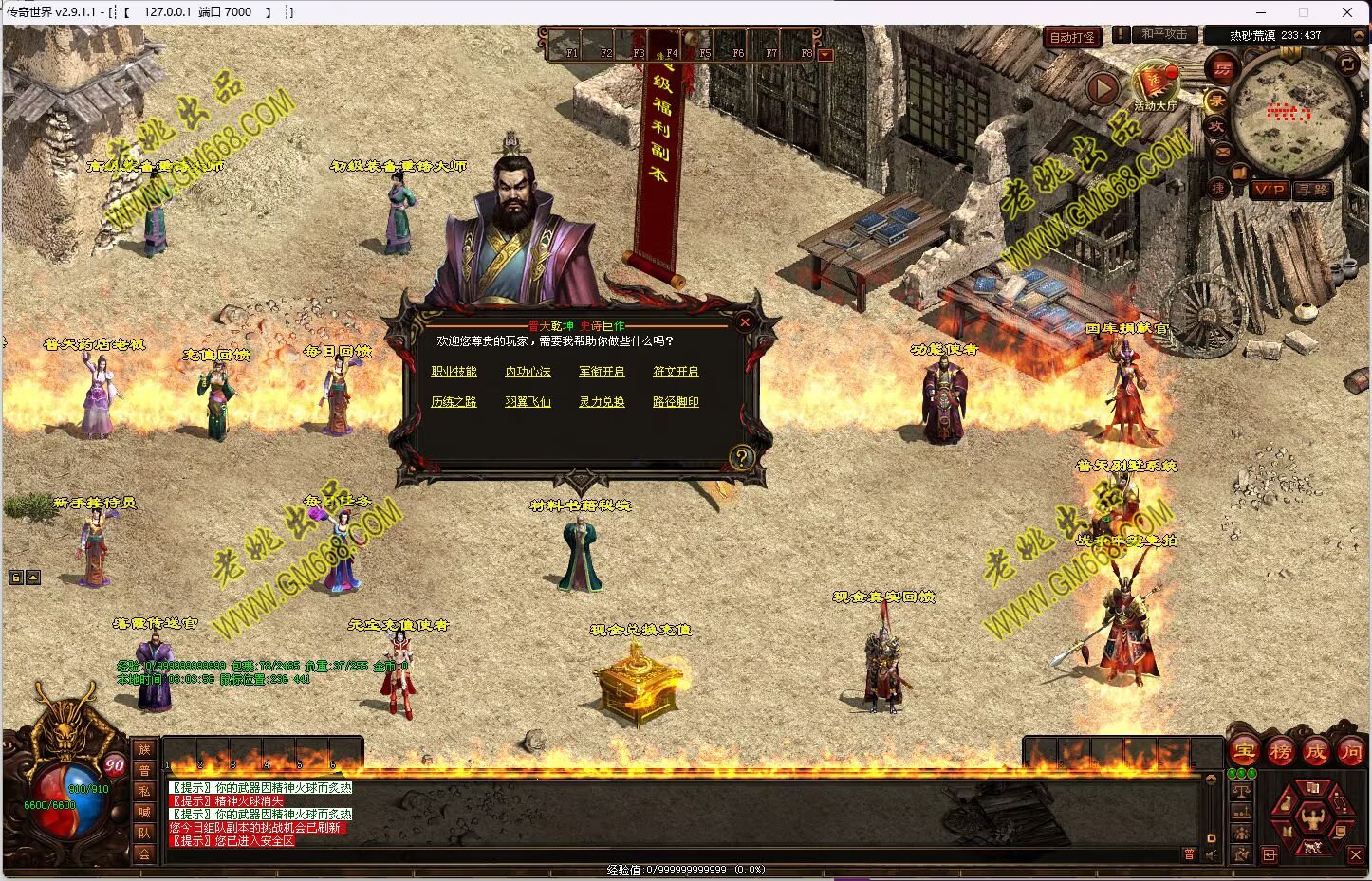Open the 宝 treasure orb button
The image size is (1372, 881).
pos(1244,752)
